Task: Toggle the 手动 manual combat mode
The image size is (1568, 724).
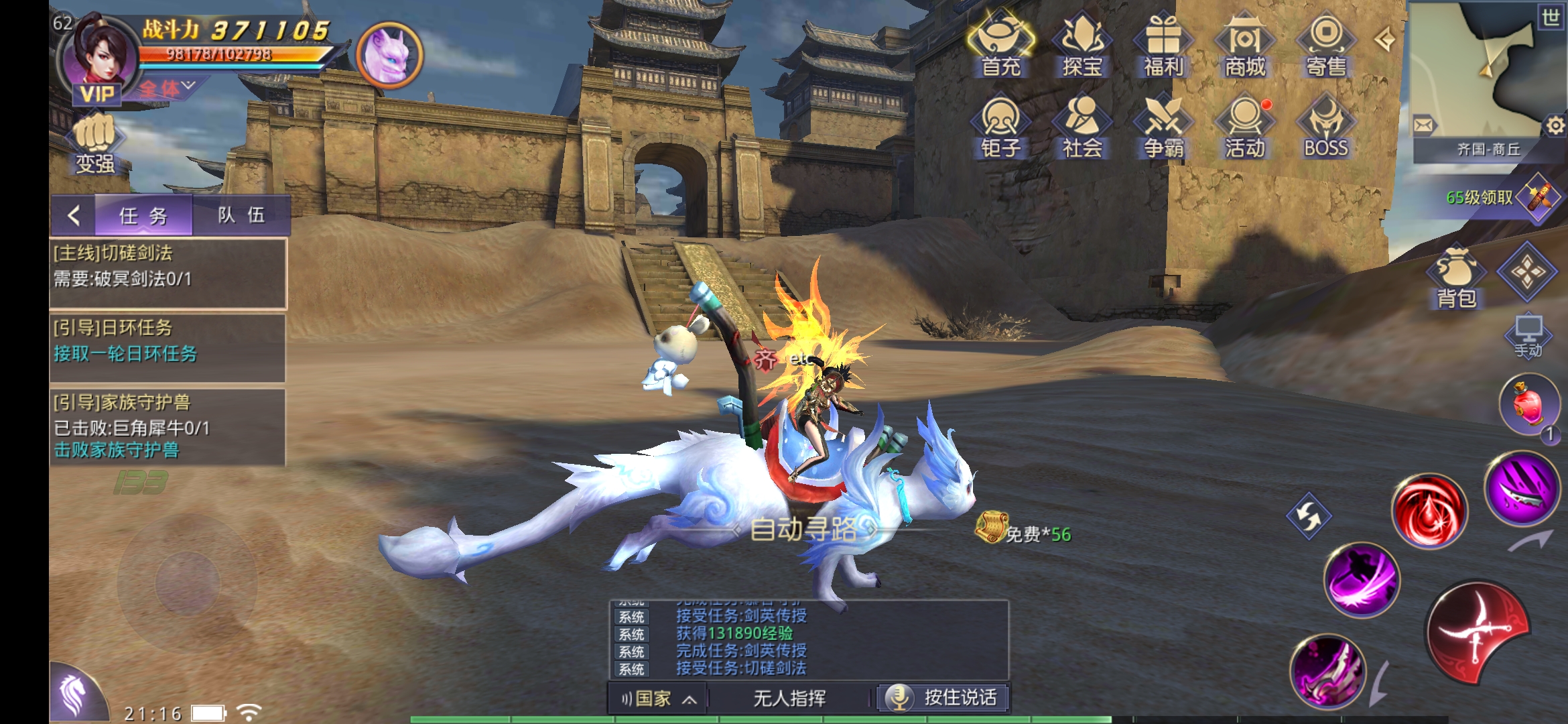Action: point(1528,337)
